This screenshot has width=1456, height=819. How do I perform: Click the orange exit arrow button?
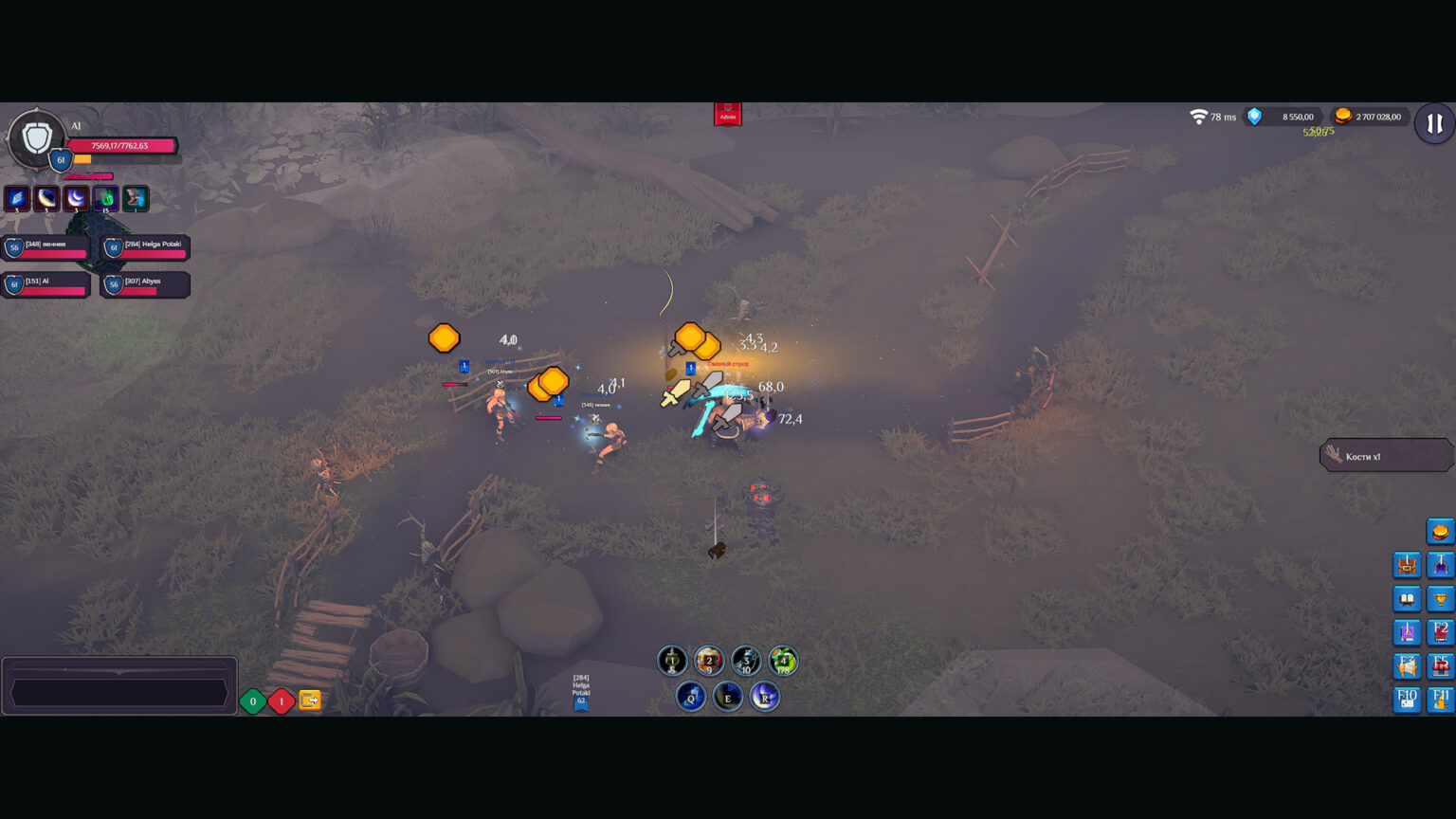tap(310, 701)
